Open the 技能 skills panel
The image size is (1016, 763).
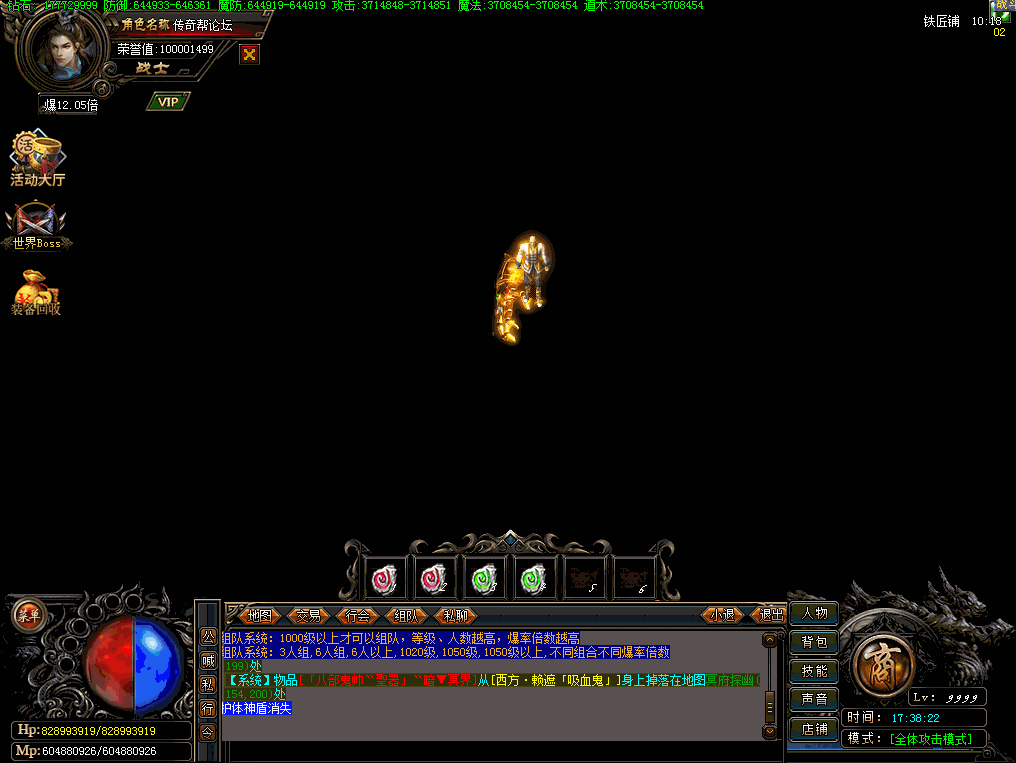[x=814, y=670]
